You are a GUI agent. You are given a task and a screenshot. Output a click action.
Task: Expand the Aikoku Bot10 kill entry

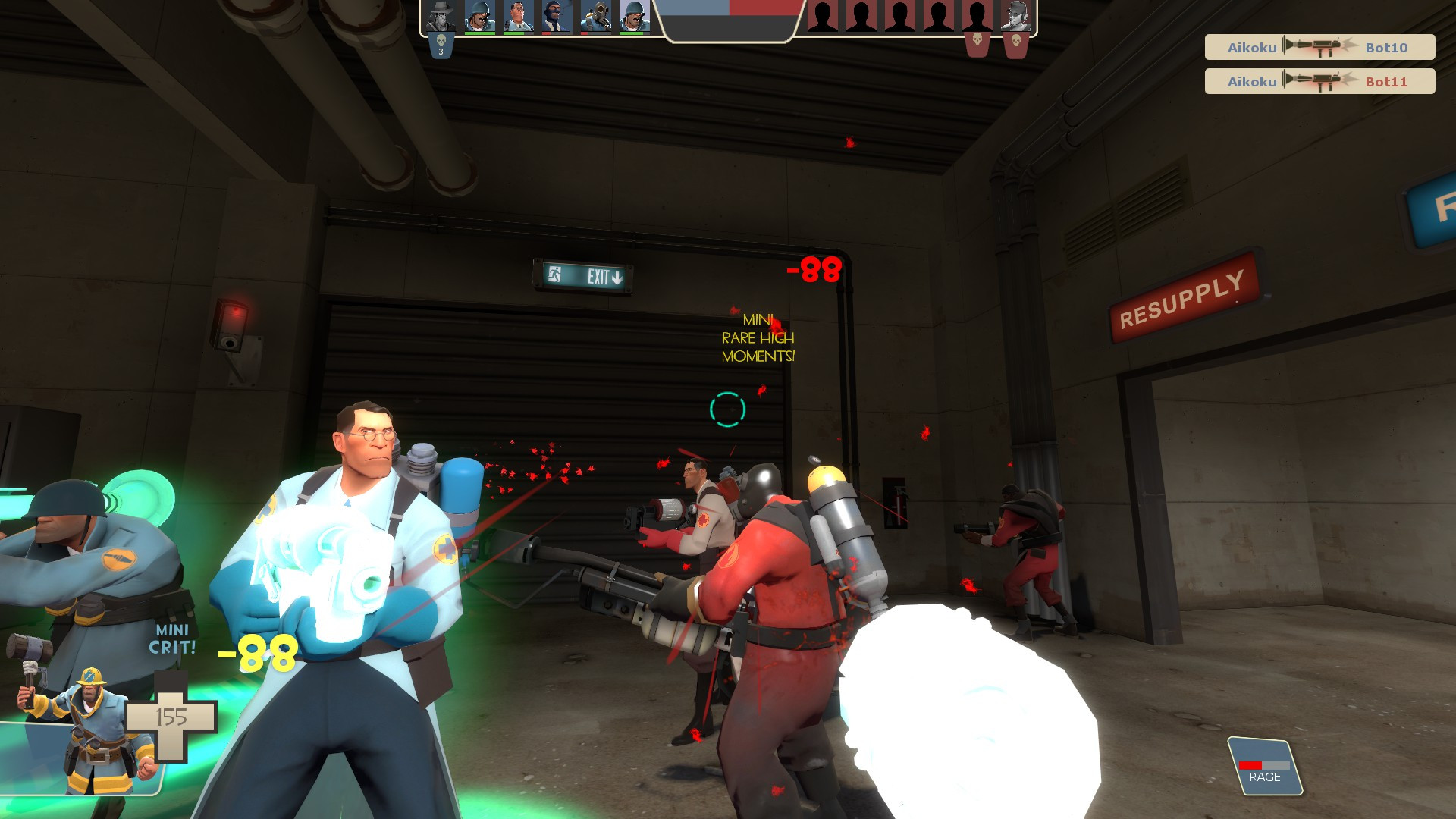[1319, 47]
